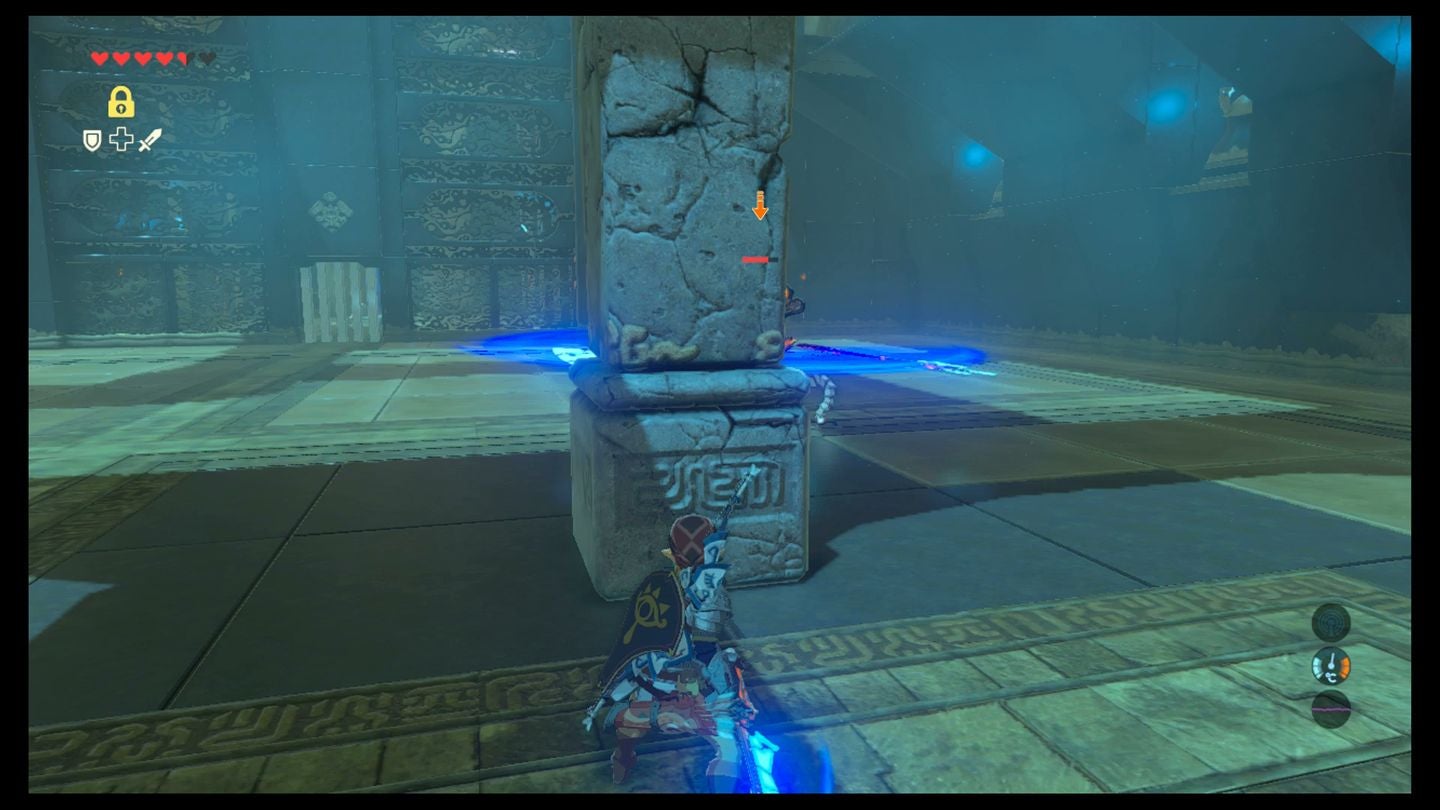Click the empty black heart slot
This screenshot has height=810, width=1440.
(x=204, y=57)
